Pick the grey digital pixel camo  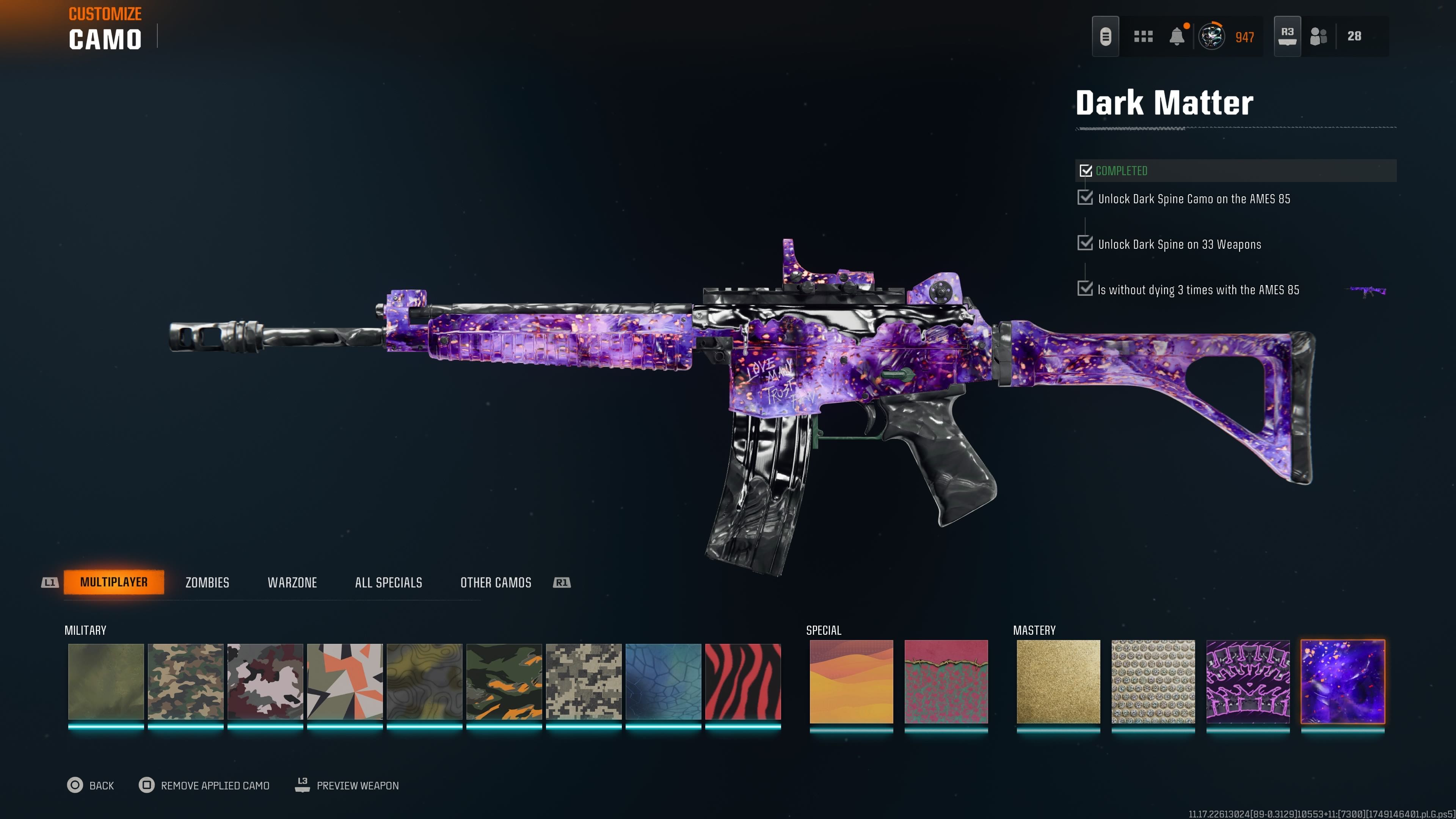(583, 682)
